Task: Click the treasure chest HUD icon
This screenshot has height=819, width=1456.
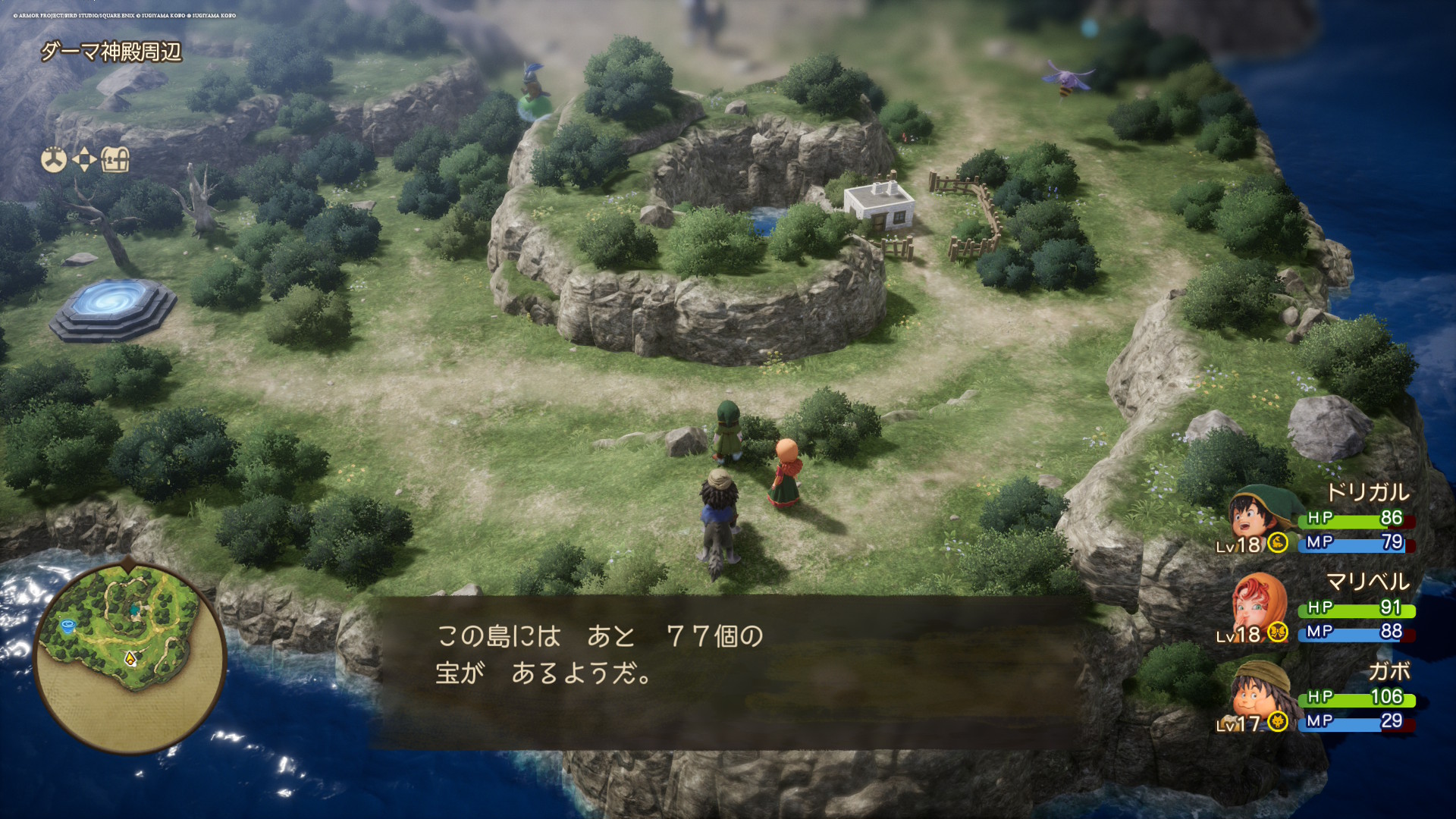Action: point(115,160)
